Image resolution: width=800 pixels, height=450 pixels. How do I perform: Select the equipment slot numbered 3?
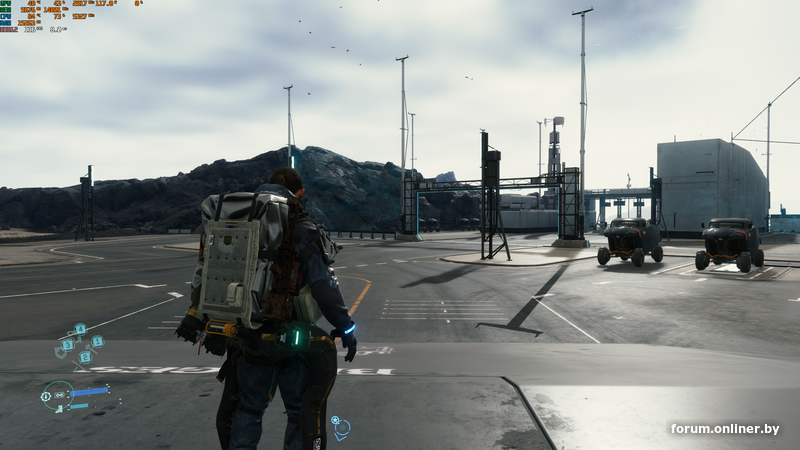67,345
